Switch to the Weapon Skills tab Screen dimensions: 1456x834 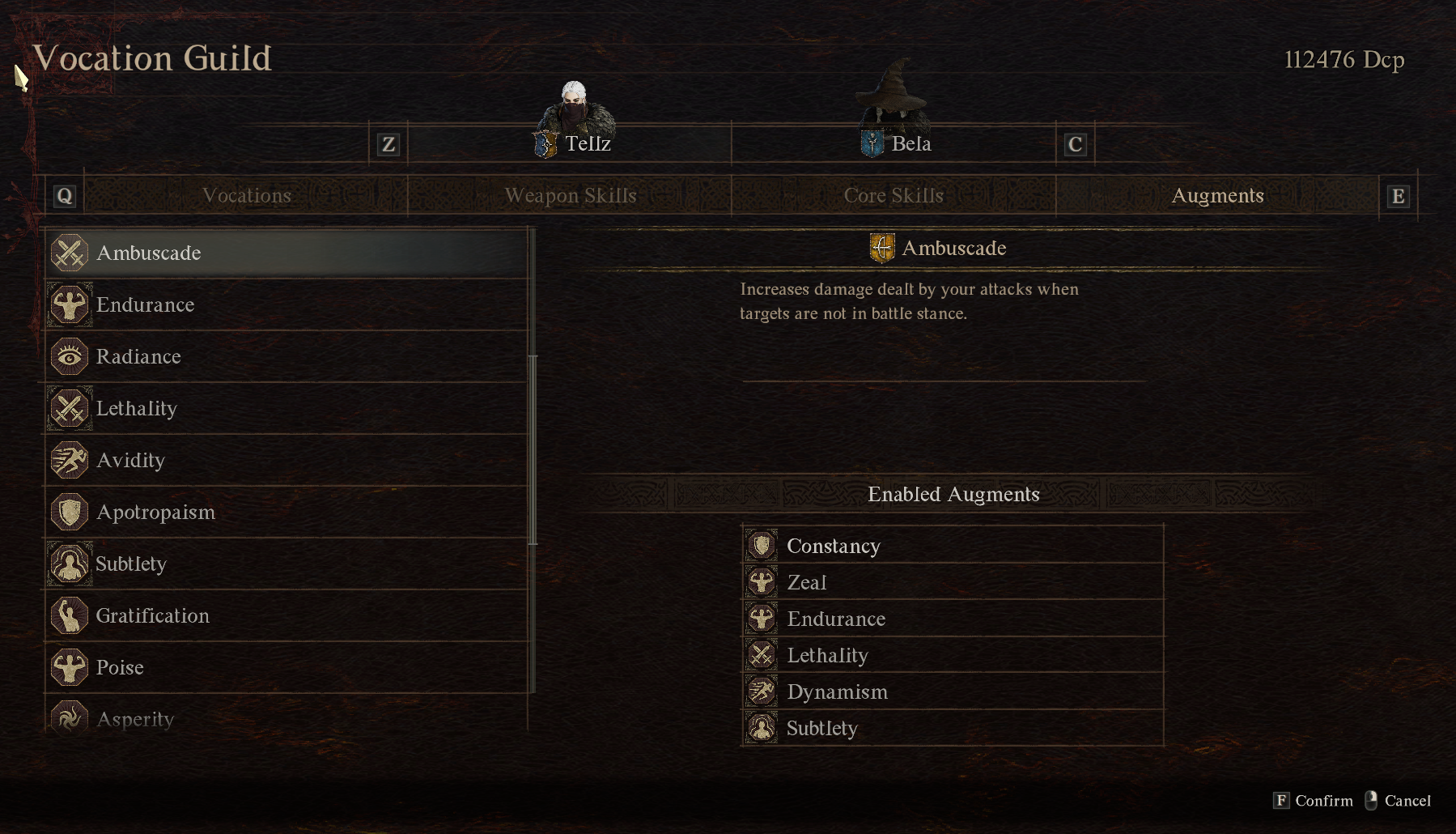(570, 195)
